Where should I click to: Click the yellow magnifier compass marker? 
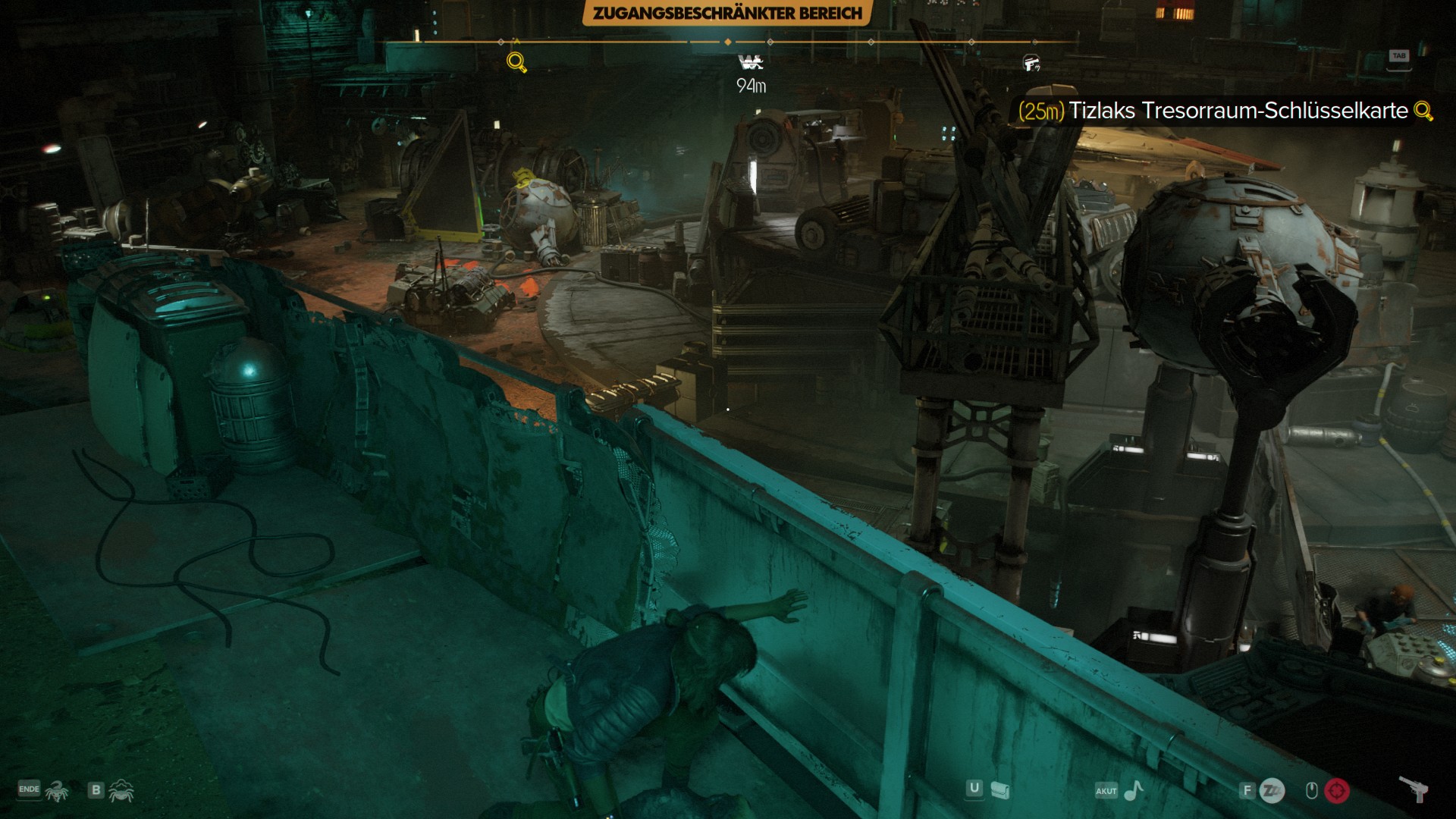point(516,62)
